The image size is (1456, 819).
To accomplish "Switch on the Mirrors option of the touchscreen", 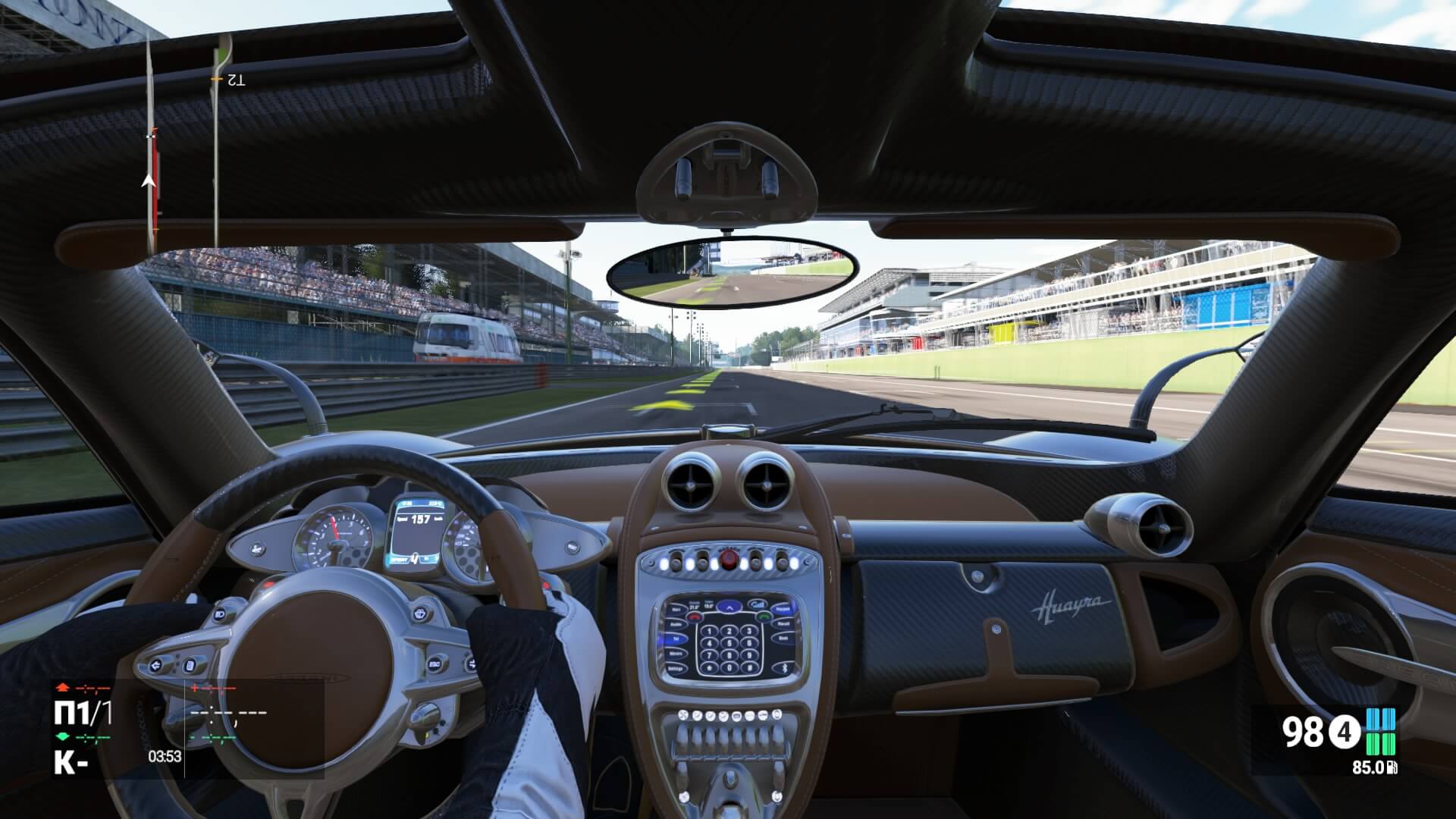I will pos(676,654).
